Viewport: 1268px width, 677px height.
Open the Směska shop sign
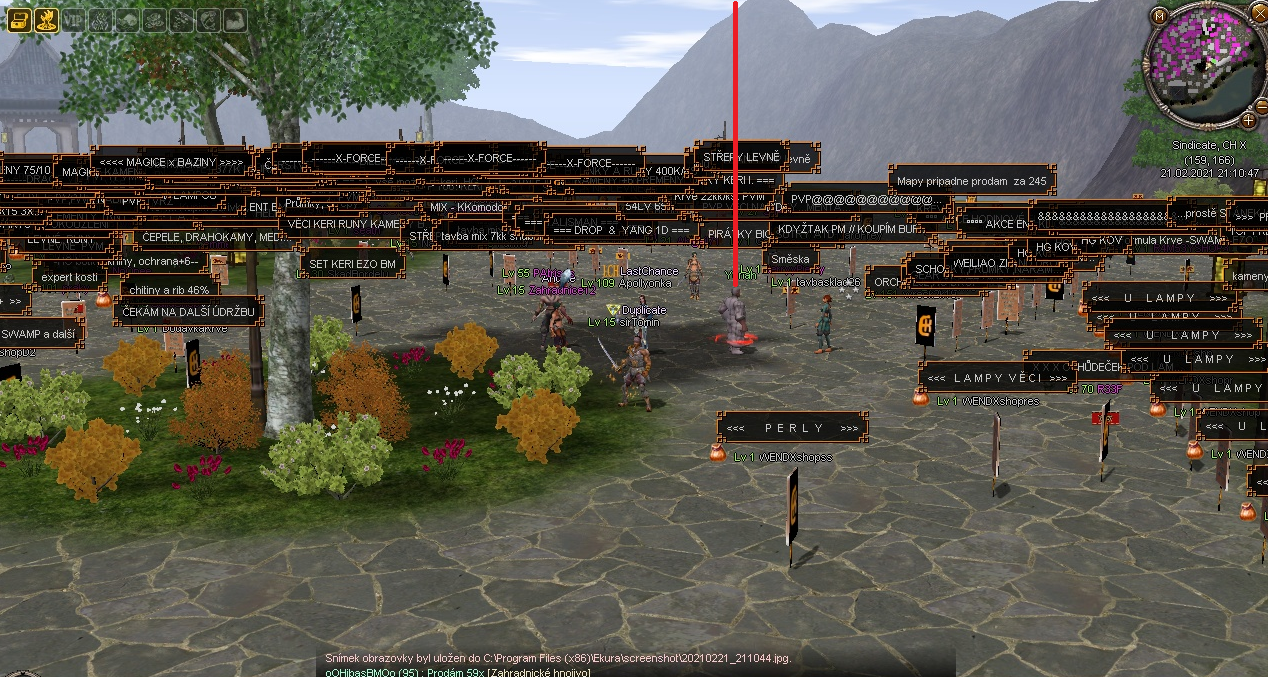pos(791,259)
